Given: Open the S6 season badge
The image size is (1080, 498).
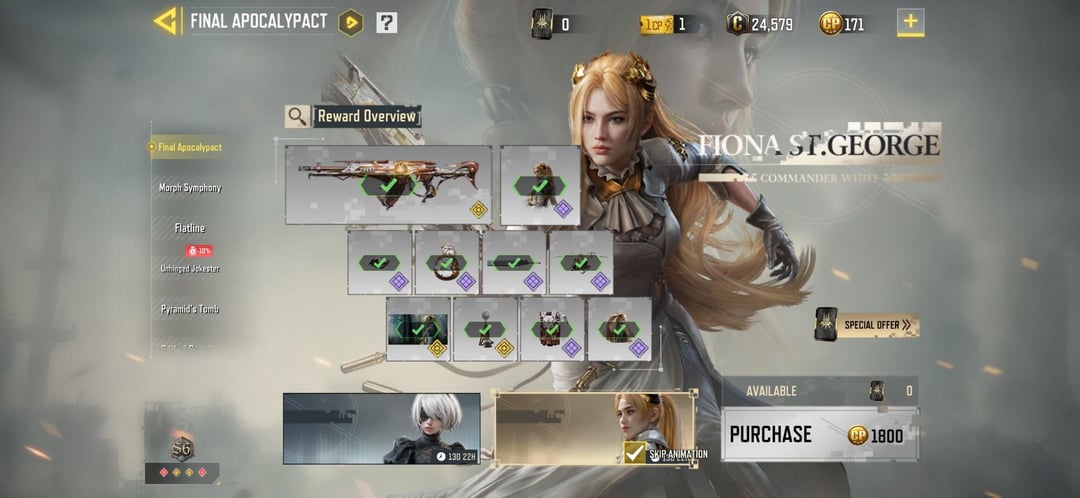Looking at the screenshot, I should pyautogui.click(x=182, y=449).
